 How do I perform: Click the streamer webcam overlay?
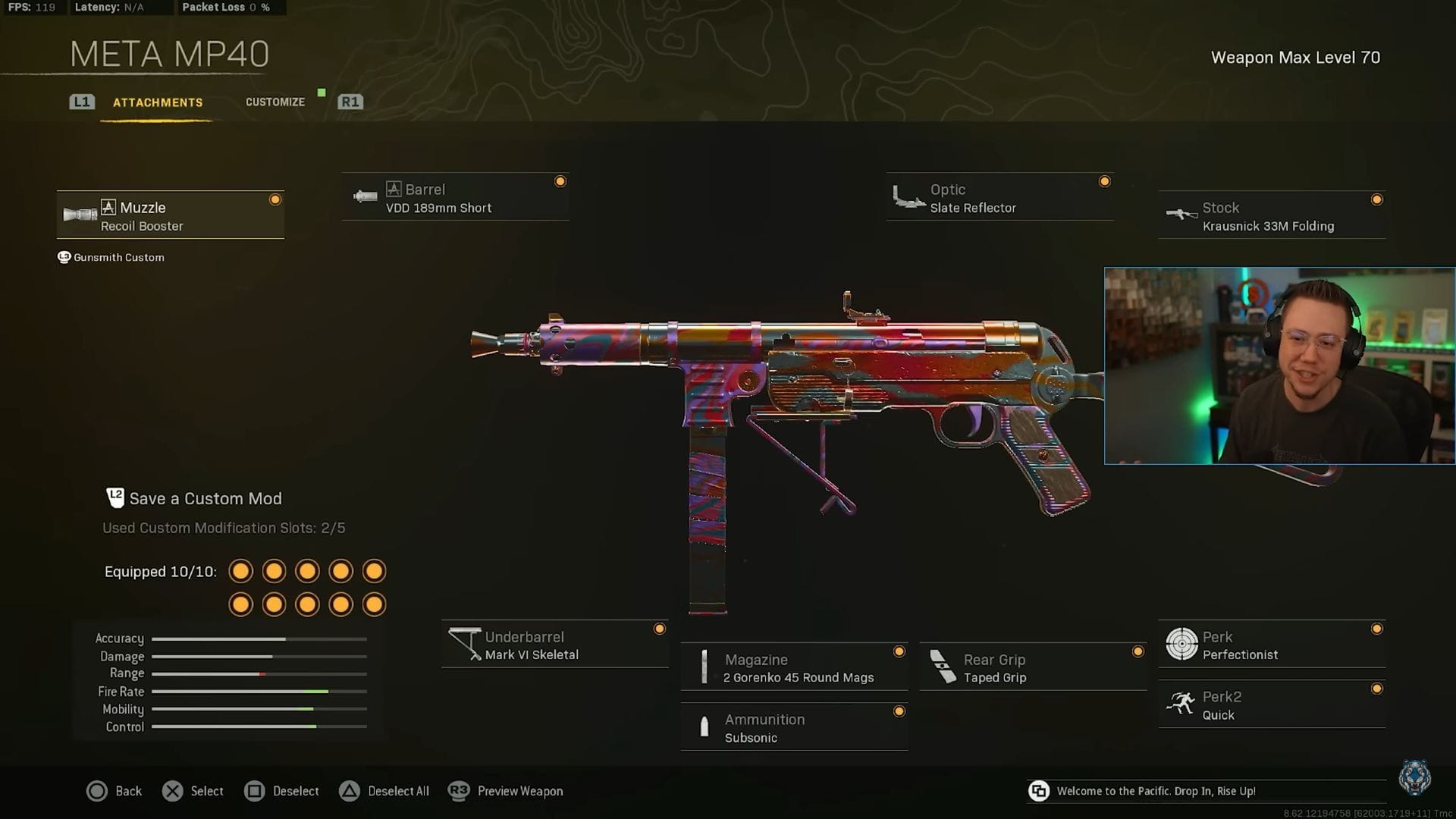click(x=1279, y=364)
